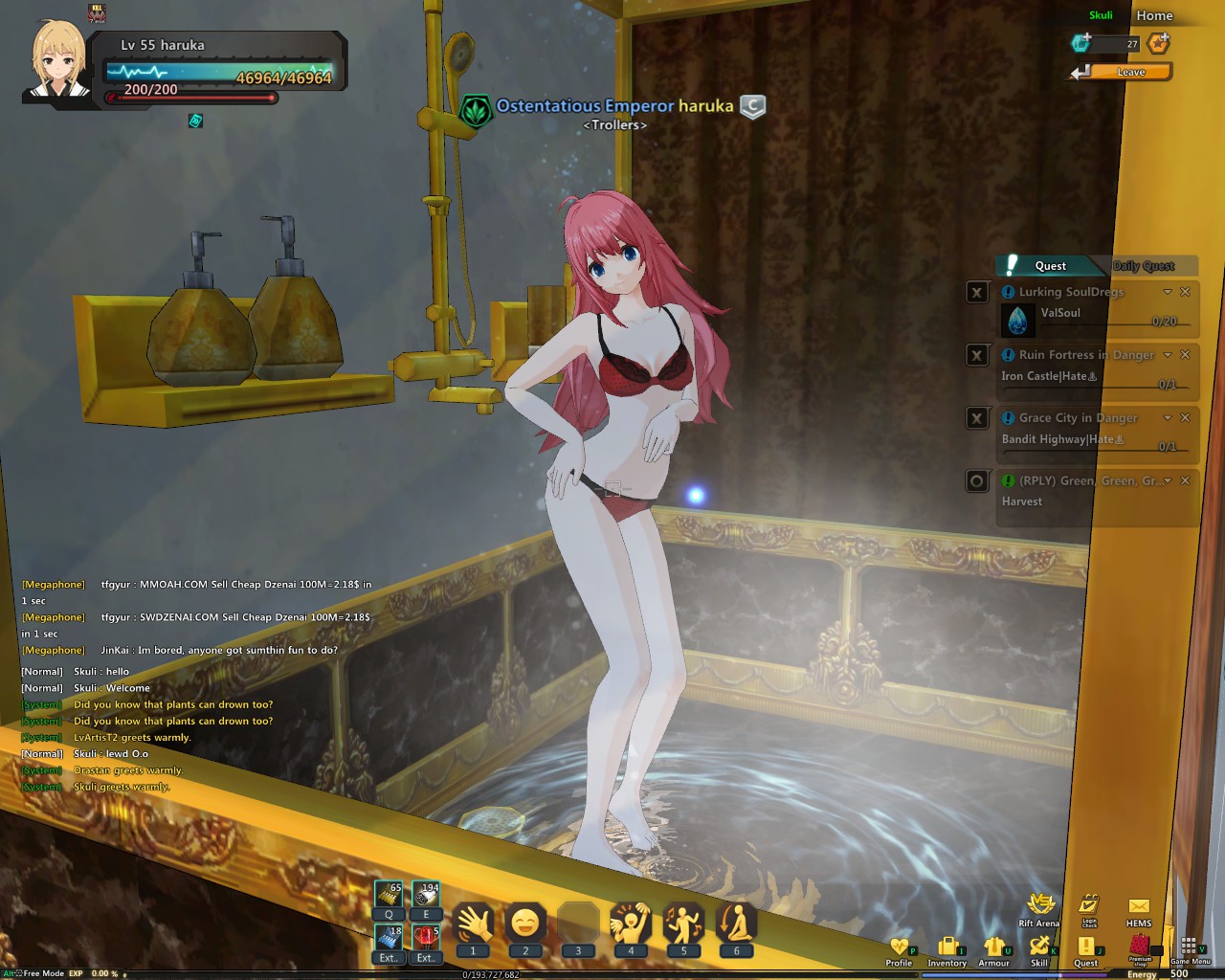
Task: Open the Game Menu grid
Action: pyautogui.click(x=1190, y=947)
